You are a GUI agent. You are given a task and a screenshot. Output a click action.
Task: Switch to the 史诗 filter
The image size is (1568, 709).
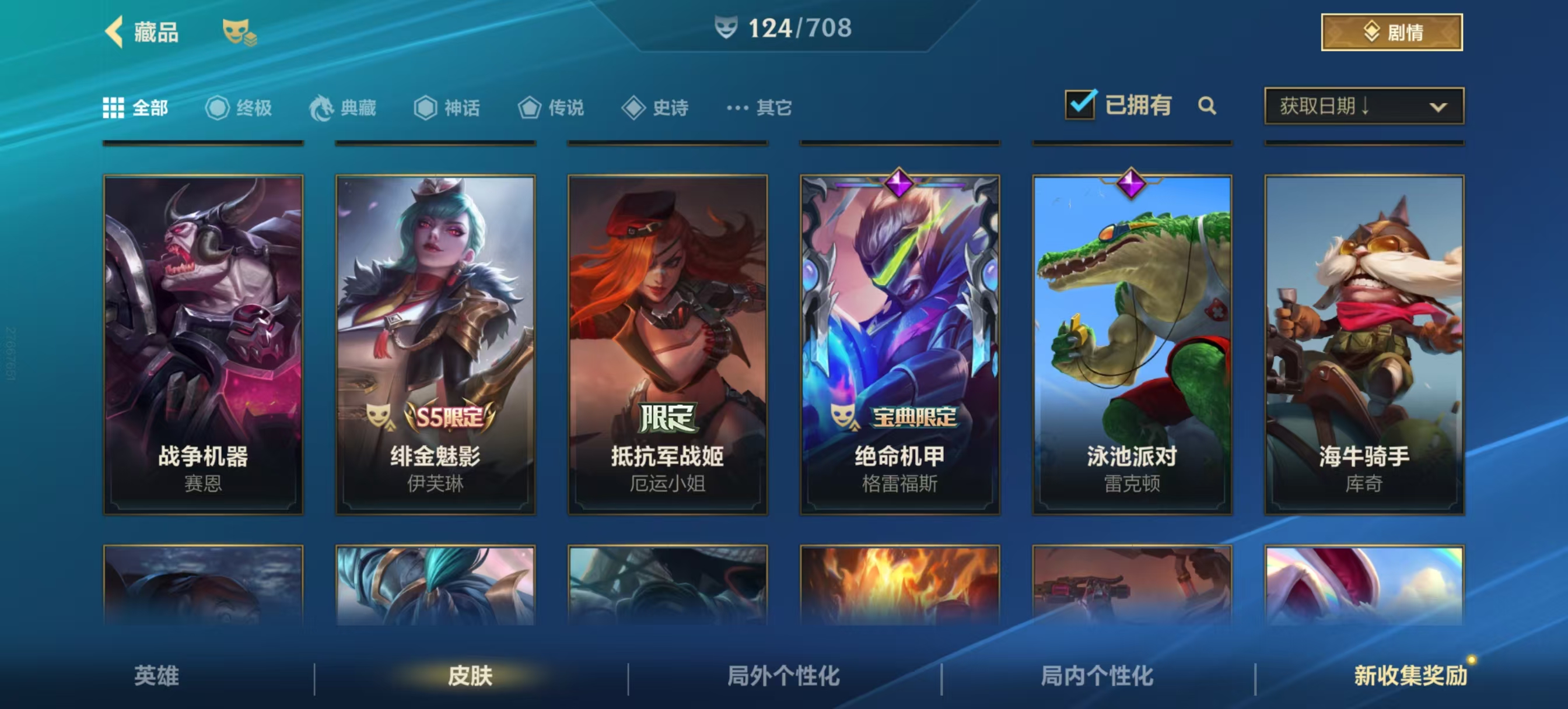pos(655,108)
